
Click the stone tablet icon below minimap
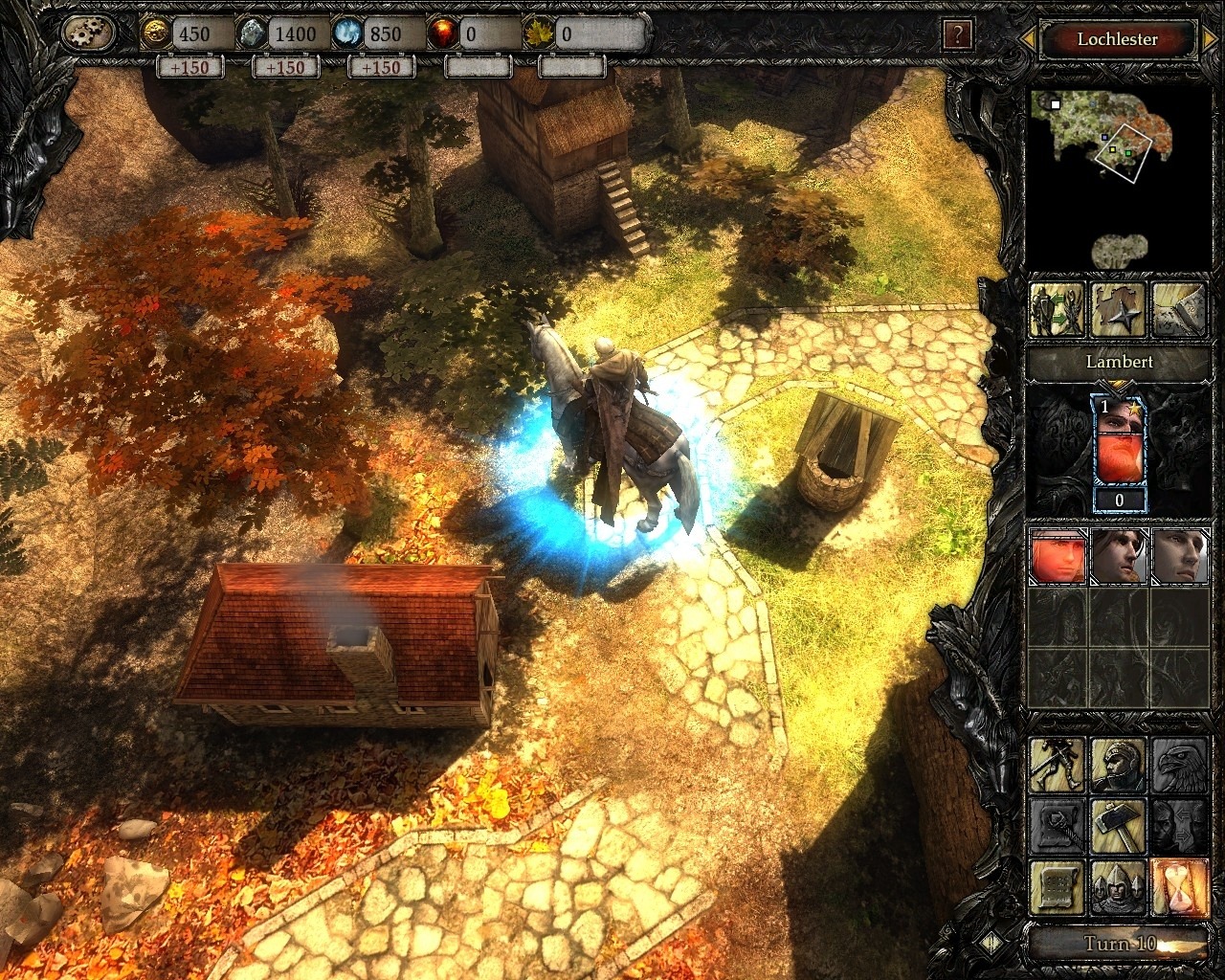[x=1179, y=309]
